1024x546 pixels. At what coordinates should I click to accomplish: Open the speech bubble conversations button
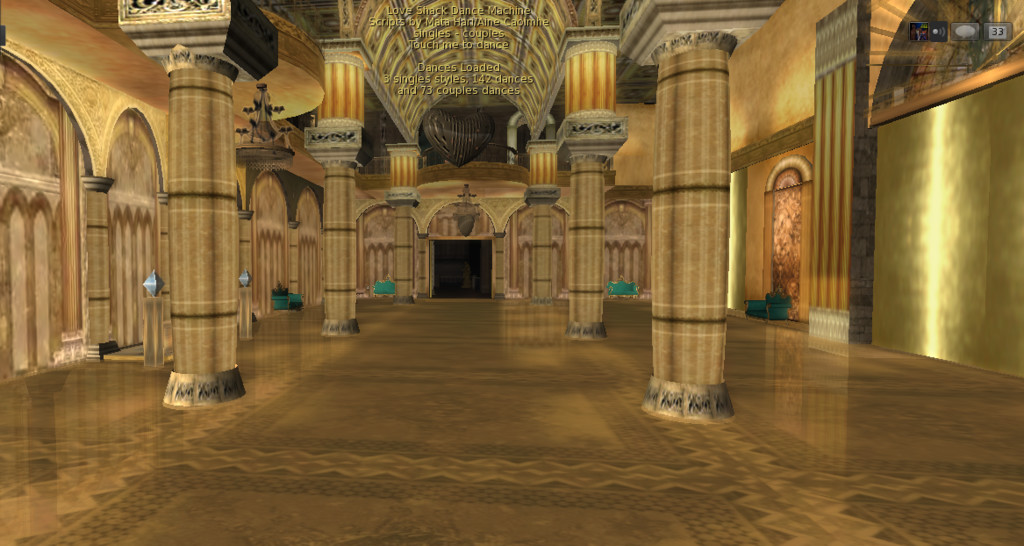(x=964, y=31)
